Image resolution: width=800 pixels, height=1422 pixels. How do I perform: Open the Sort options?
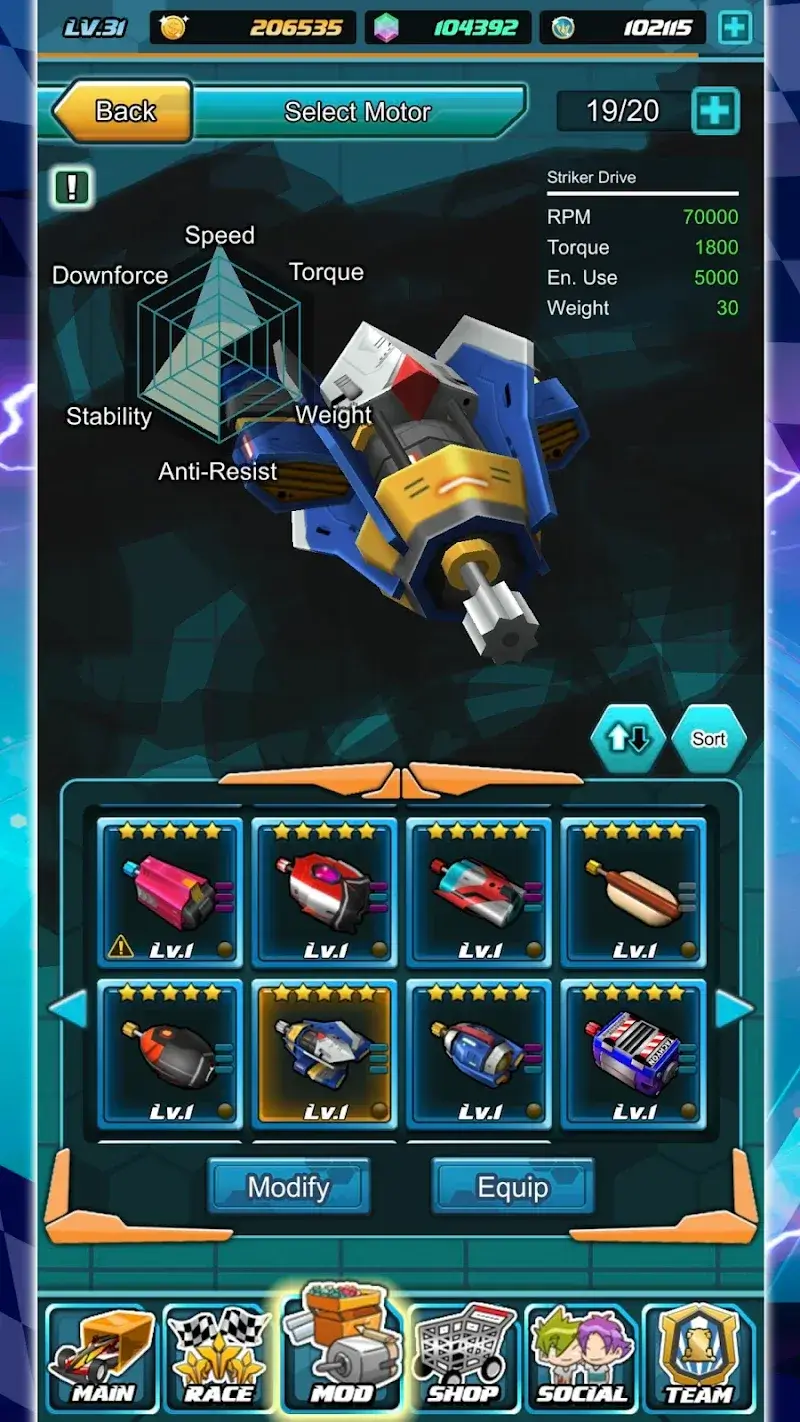click(x=709, y=739)
